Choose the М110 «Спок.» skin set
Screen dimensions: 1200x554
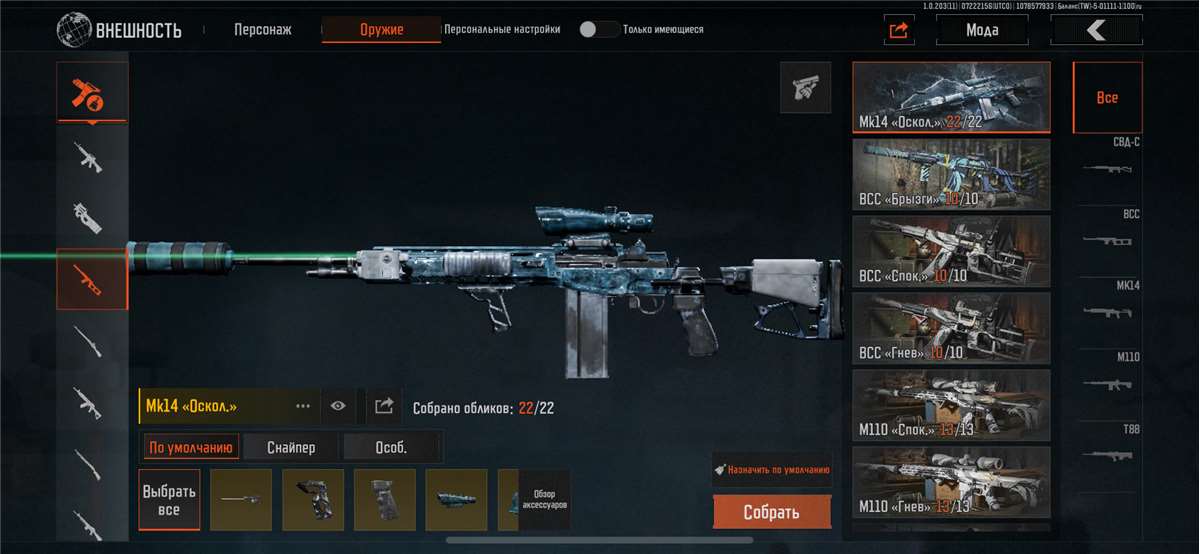click(x=951, y=405)
